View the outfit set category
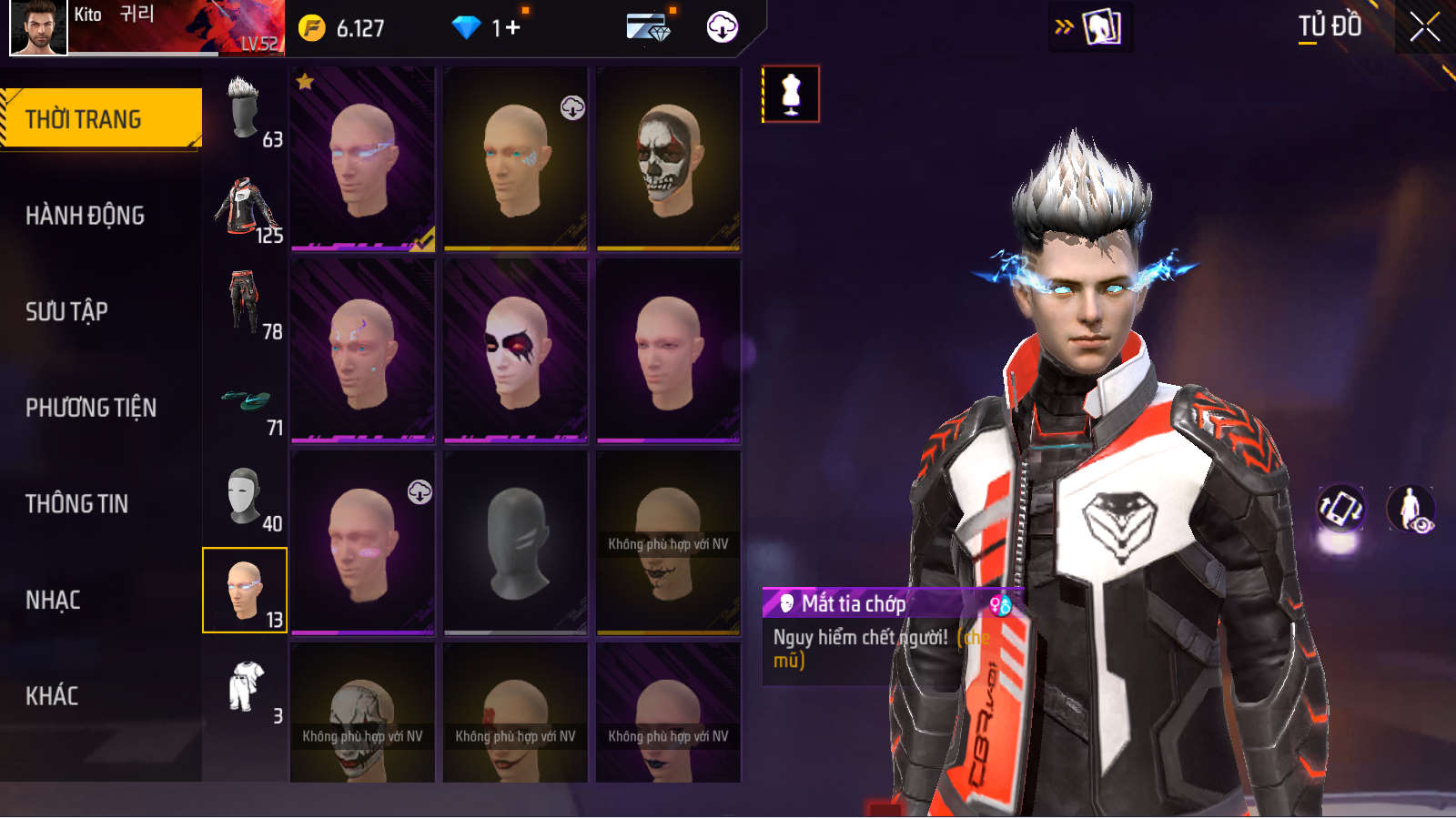Image resolution: width=1456 pixels, height=819 pixels. coord(244,689)
